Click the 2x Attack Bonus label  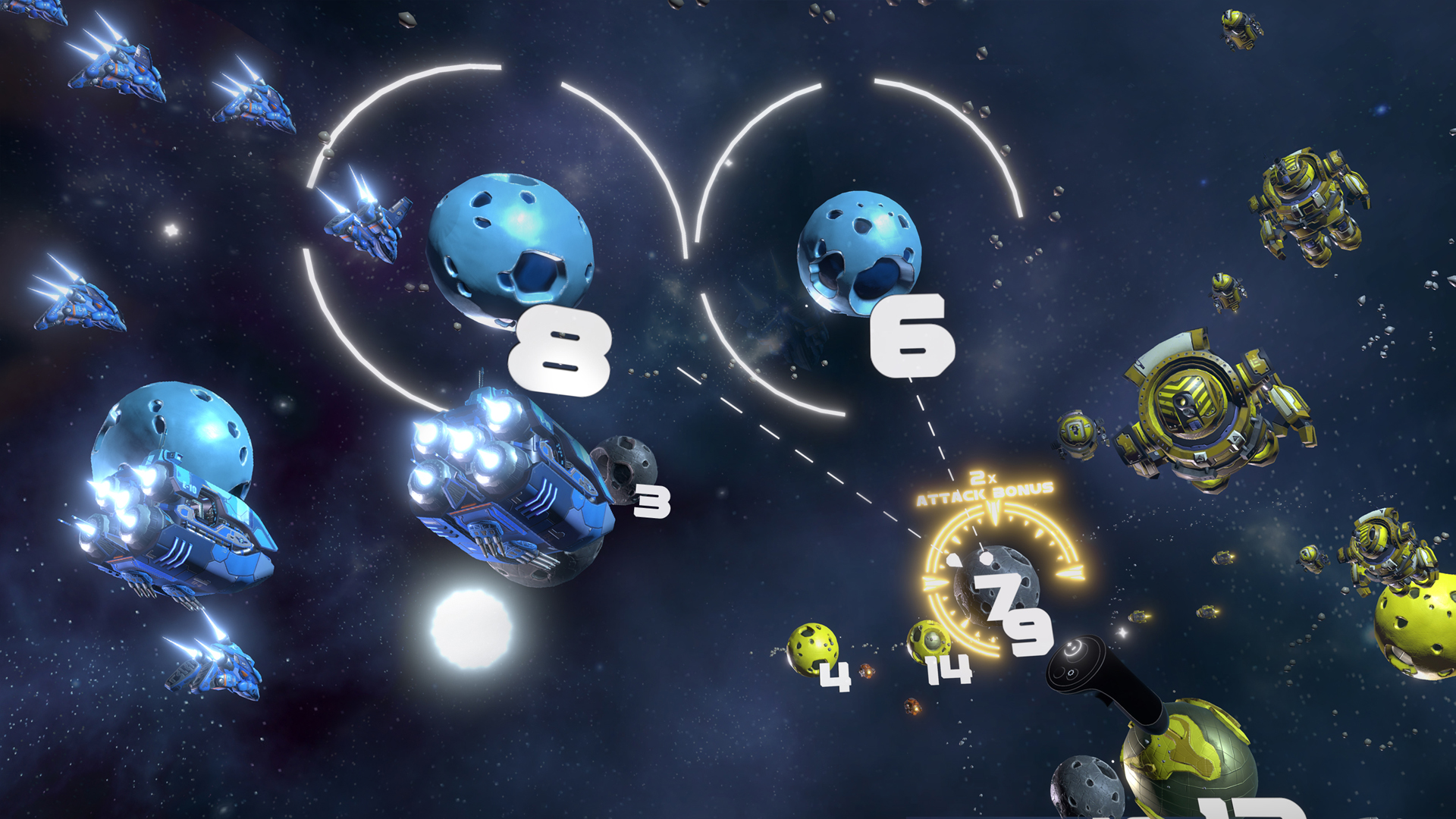pos(986,493)
